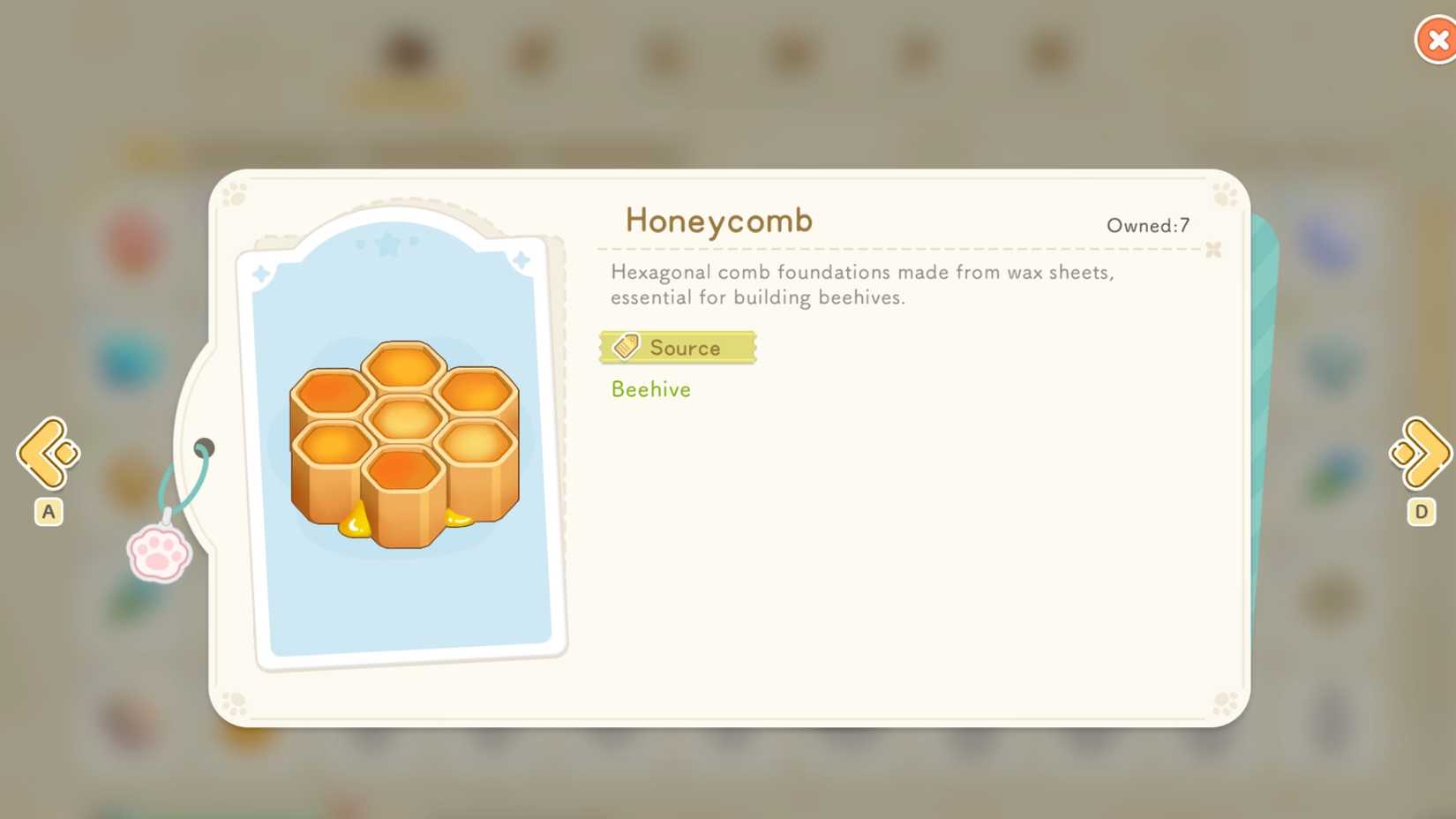Click the Source tag icon
This screenshot has width=1456, height=819.
(627, 346)
